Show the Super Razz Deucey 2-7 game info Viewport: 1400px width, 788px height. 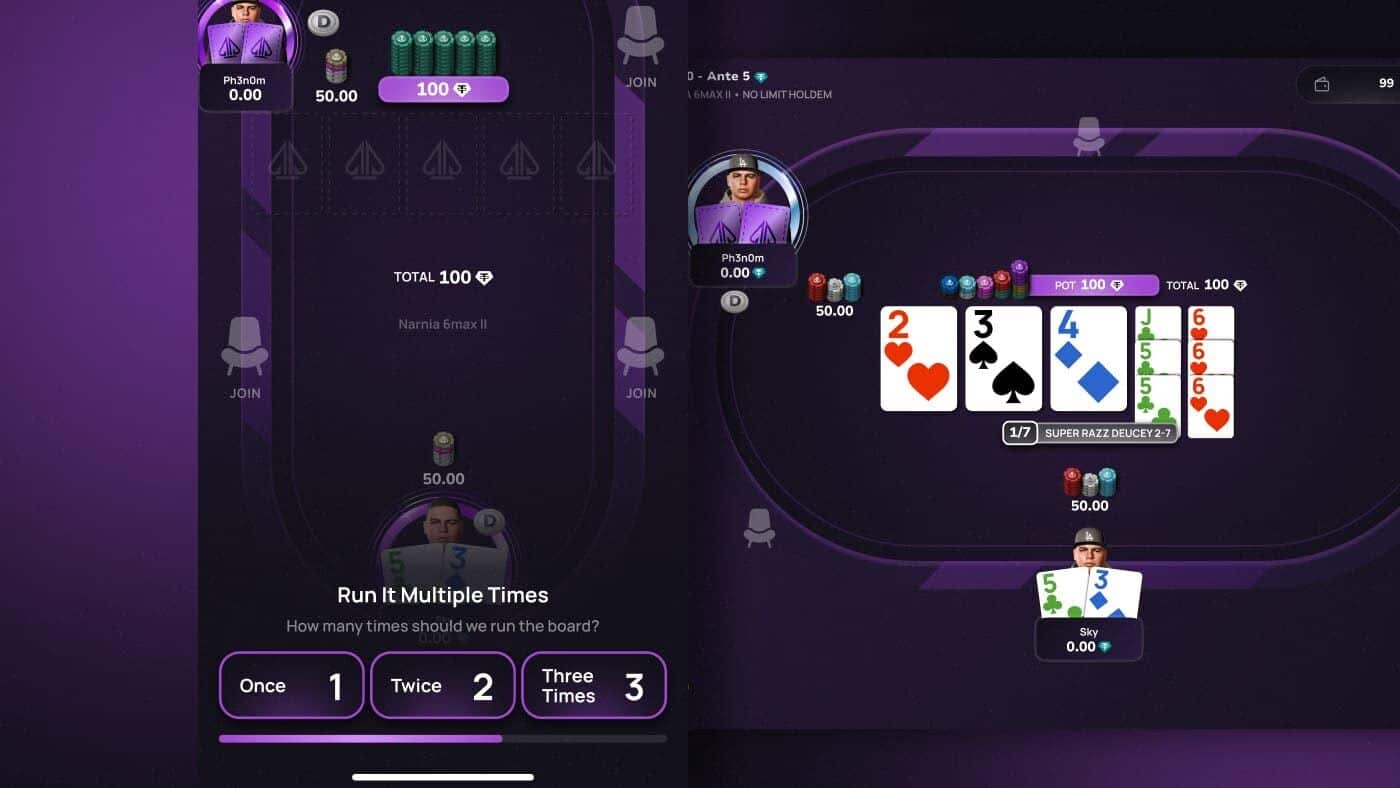tap(1106, 433)
